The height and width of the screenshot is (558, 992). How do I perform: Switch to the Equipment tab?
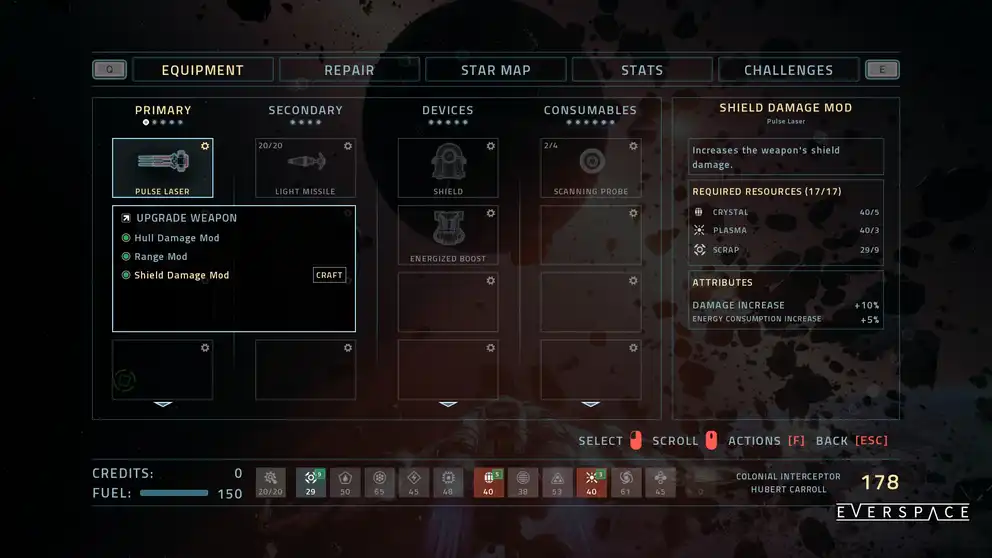point(203,70)
